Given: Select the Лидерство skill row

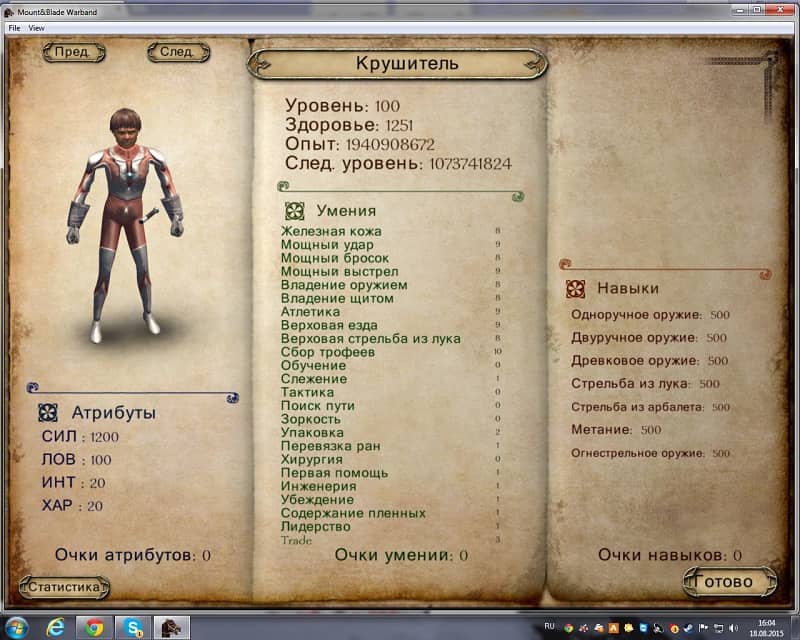Looking at the screenshot, I should pos(315,527).
